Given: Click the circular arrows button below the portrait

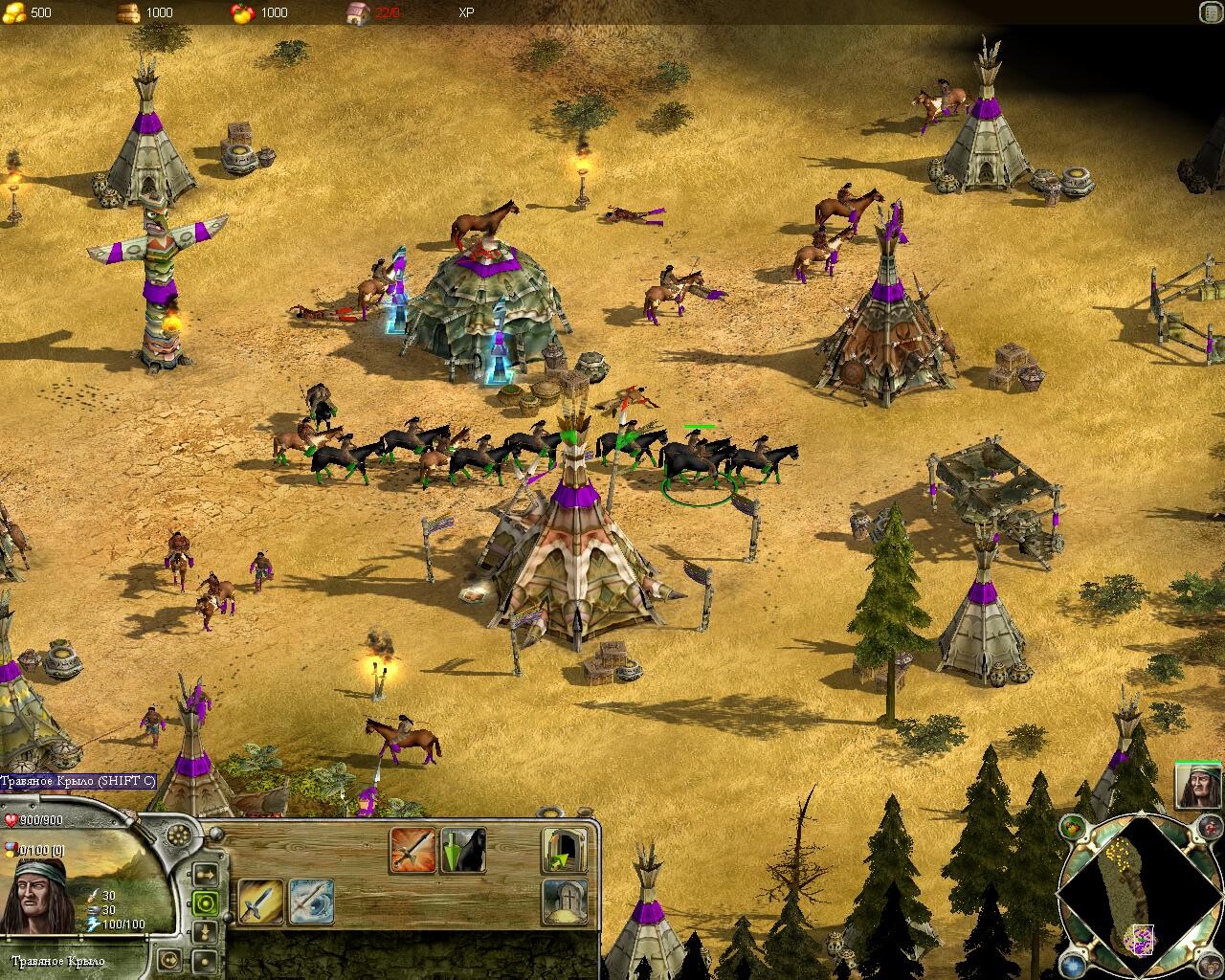Looking at the screenshot, I should (169, 958).
